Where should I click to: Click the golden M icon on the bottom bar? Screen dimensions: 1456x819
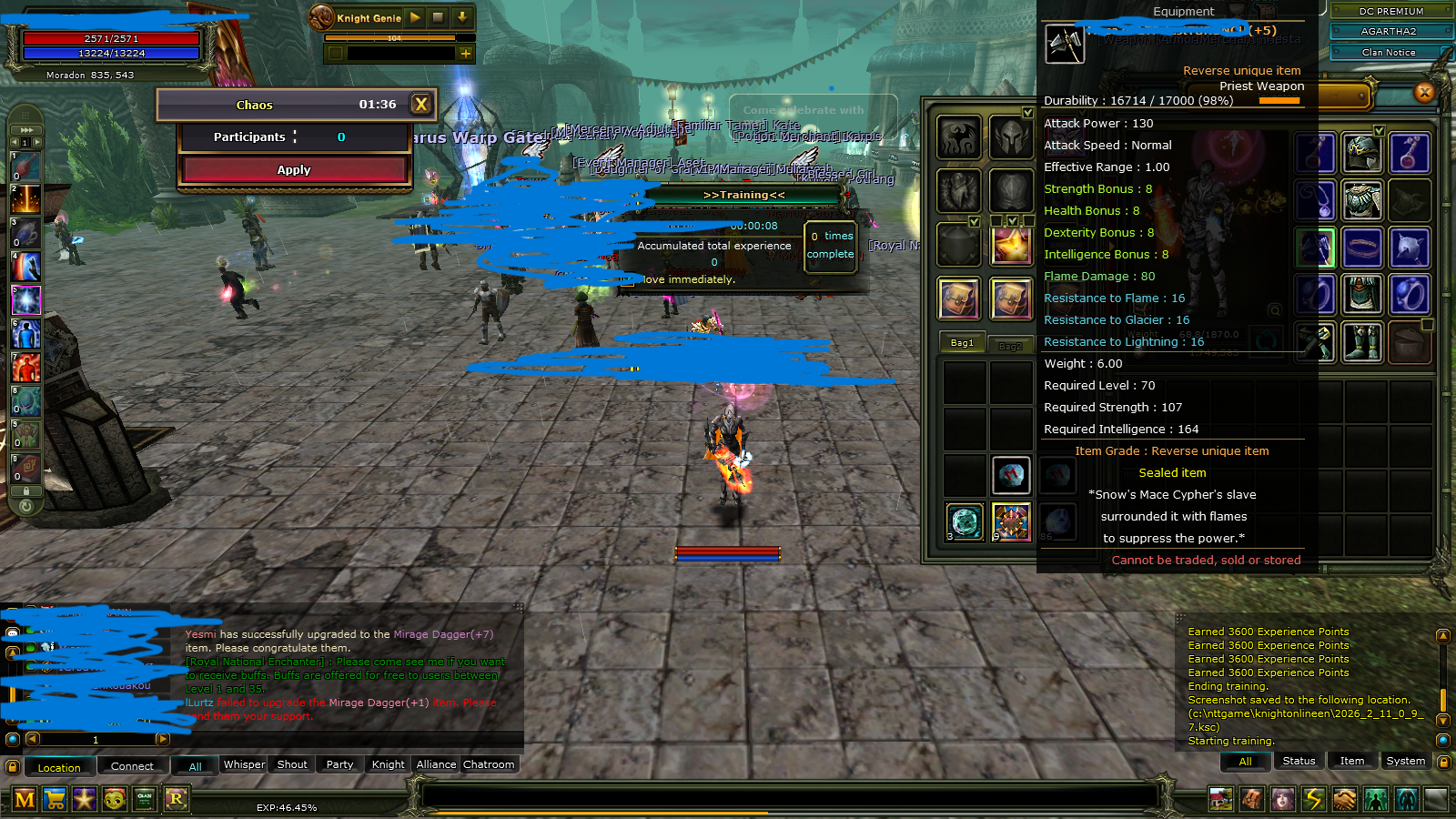[25, 799]
